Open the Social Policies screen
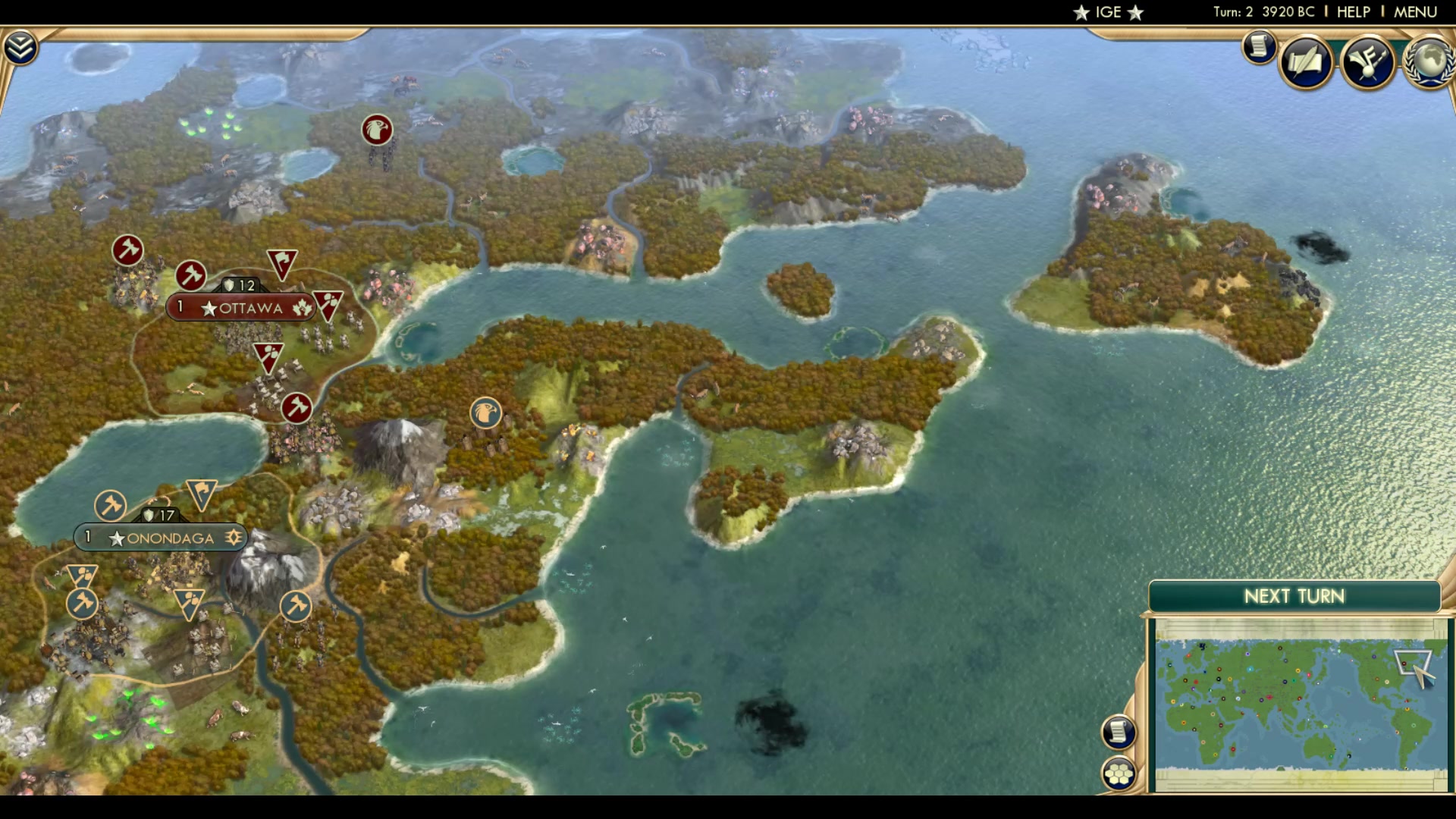Image resolution: width=1456 pixels, height=819 pixels. [1306, 64]
